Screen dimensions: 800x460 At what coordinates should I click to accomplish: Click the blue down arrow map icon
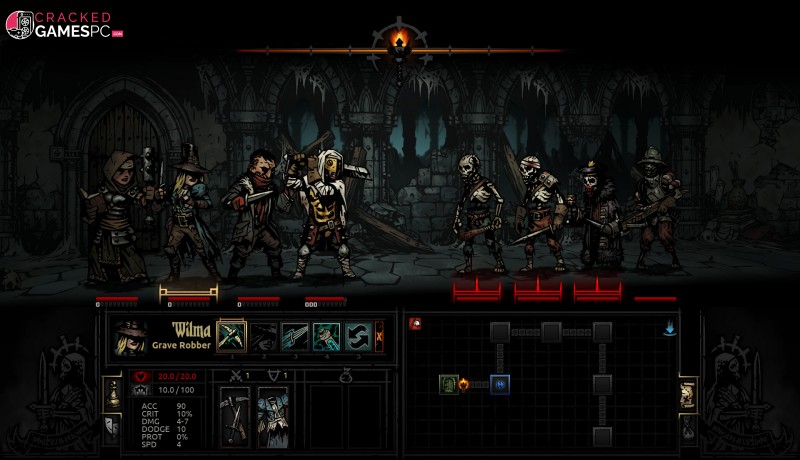click(x=669, y=327)
